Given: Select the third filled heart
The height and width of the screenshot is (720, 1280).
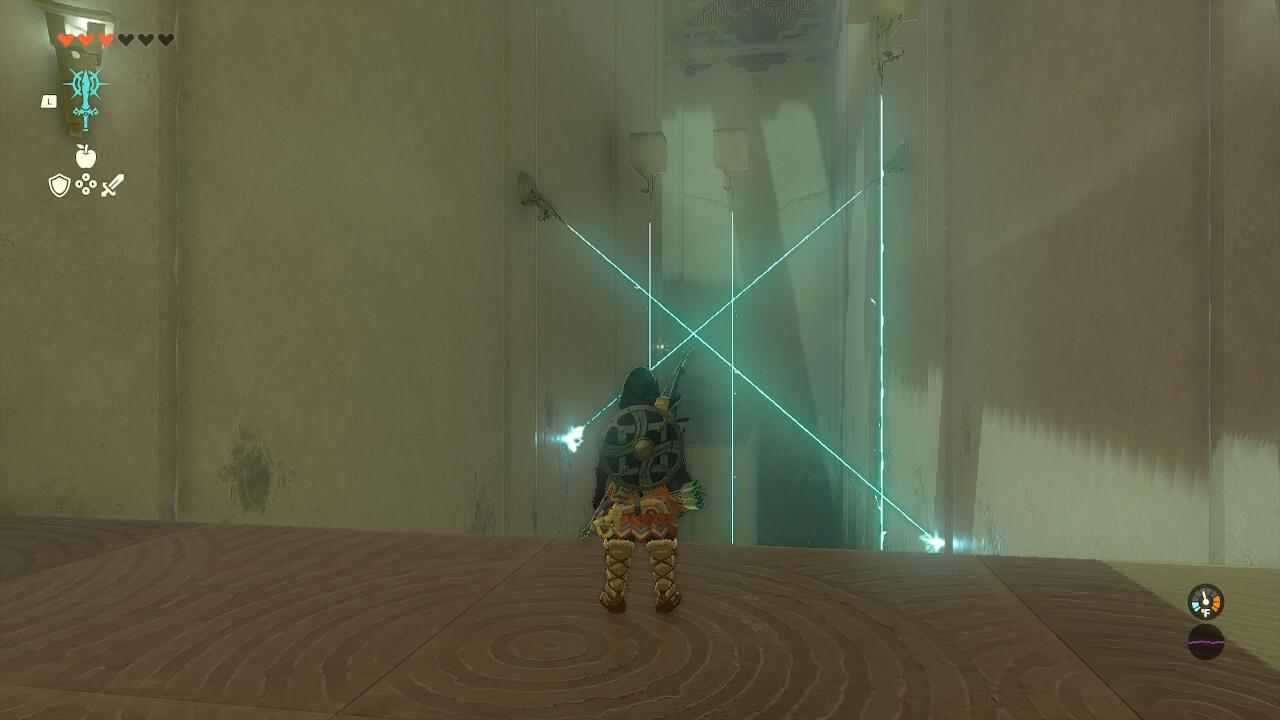Looking at the screenshot, I should point(105,39).
